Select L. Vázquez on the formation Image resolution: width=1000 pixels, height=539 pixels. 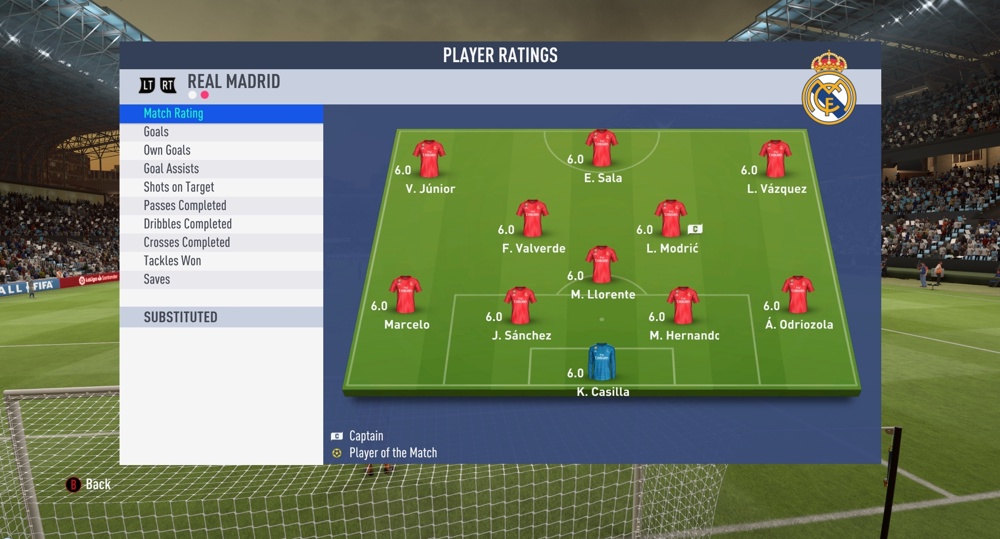click(x=775, y=159)
